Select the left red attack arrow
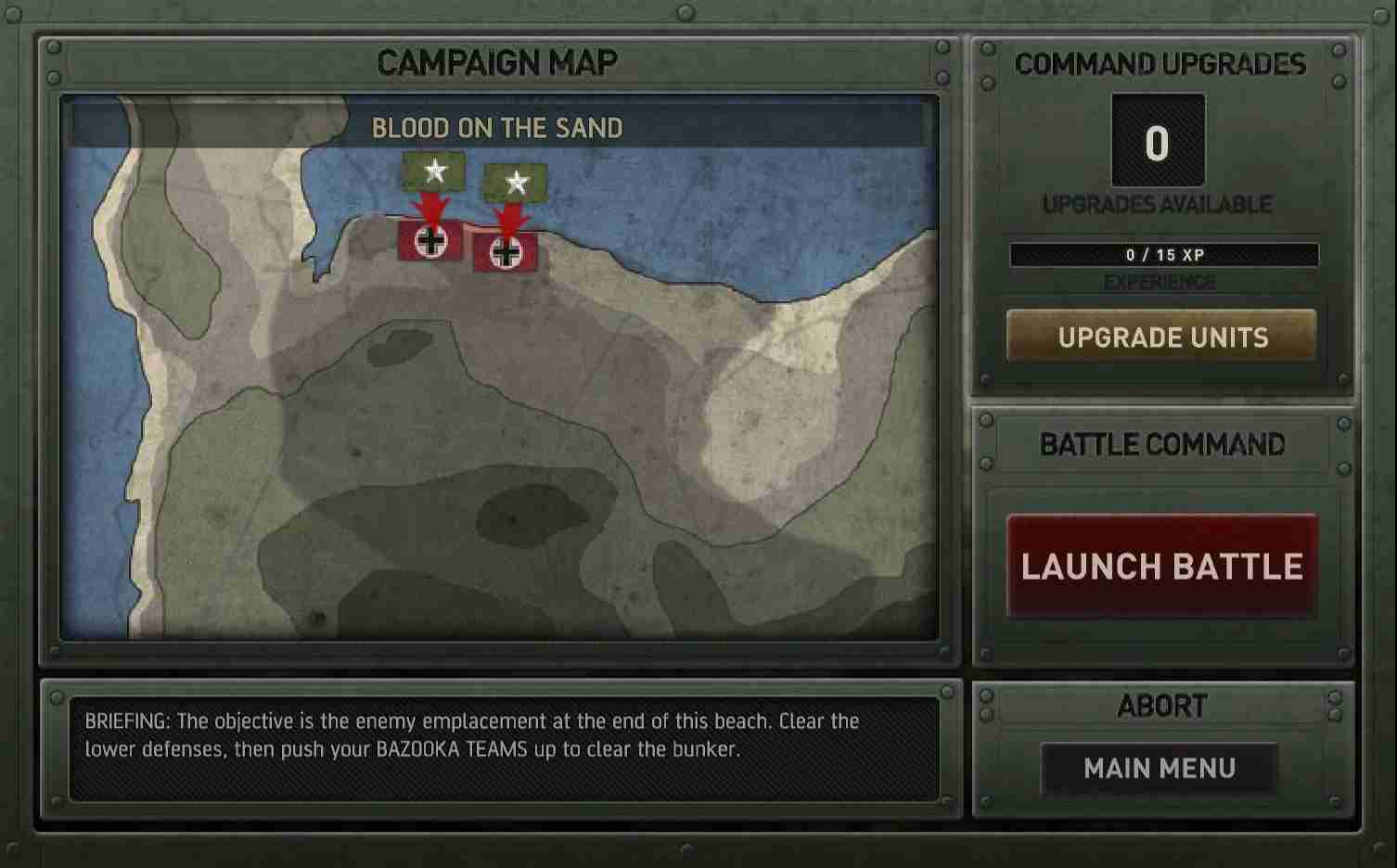 tap(432, 206)
